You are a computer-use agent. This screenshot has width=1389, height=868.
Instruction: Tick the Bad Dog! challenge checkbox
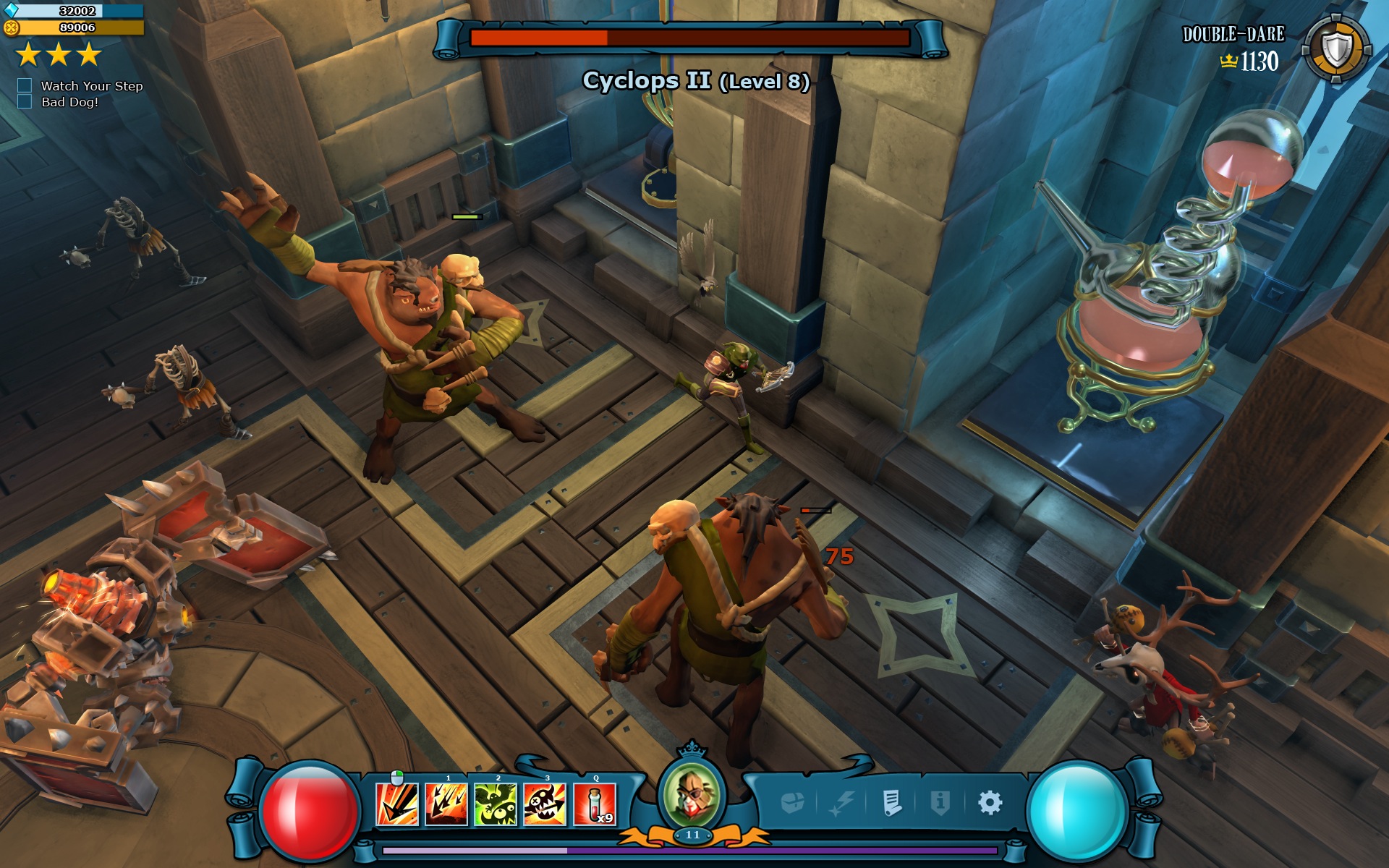[25, 101]
